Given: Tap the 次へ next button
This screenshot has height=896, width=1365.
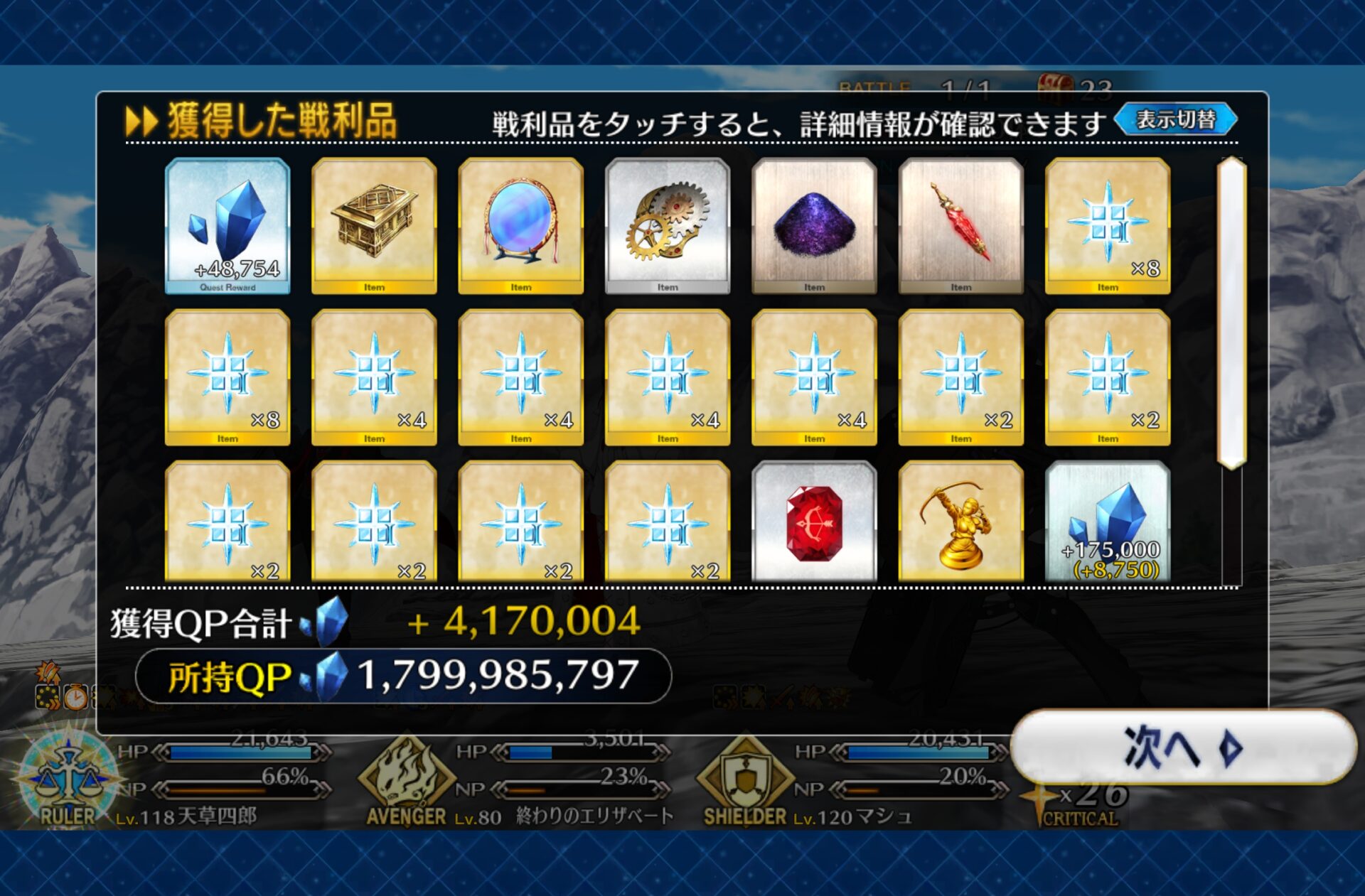Looking at the screenshot, I should (1183, 747).
